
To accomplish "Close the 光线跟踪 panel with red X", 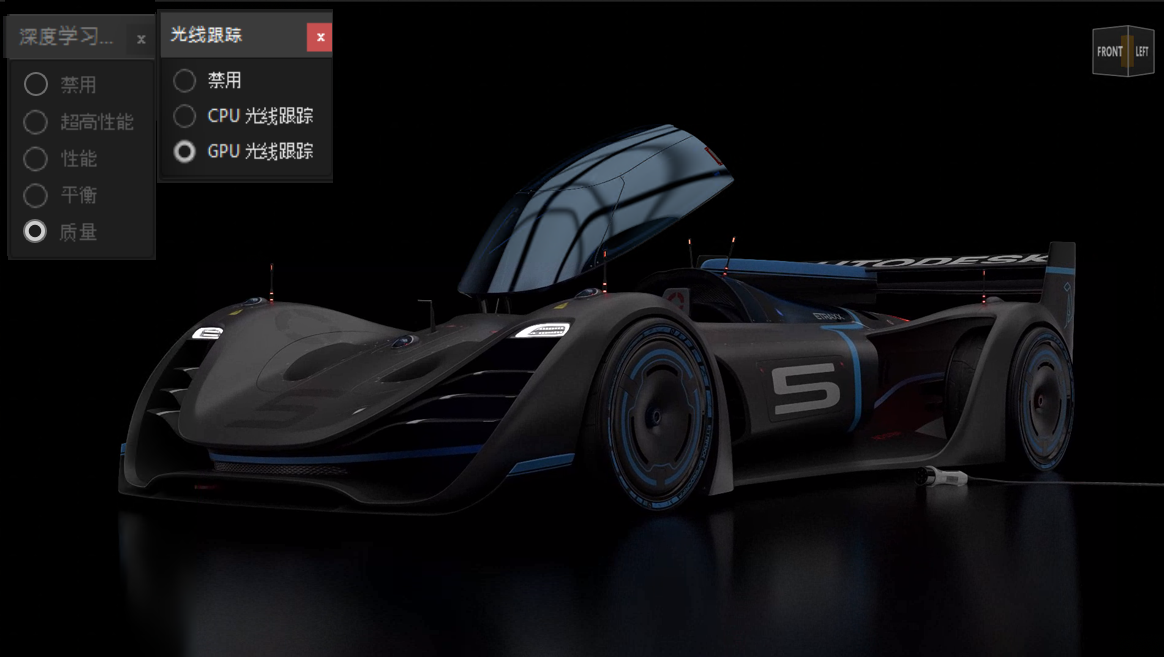I will tap(320, 37).
